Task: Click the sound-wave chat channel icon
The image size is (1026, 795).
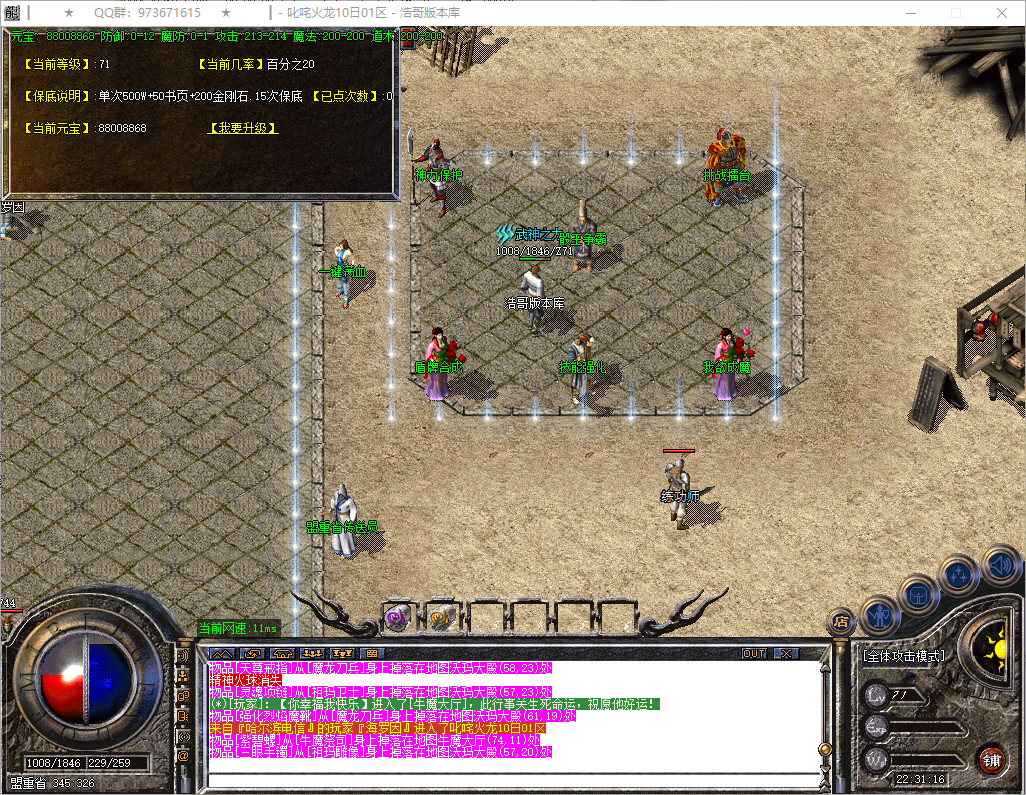Action: [x=183, y=655]
